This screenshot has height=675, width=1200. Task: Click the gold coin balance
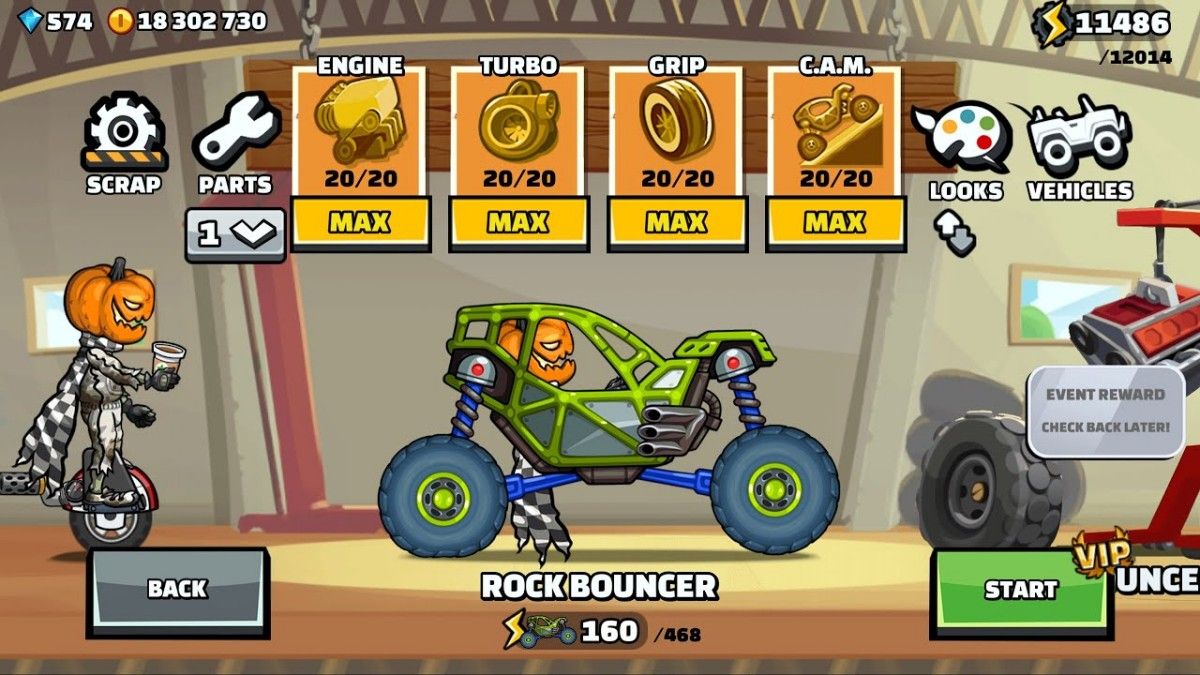click(x=187, y=21)
